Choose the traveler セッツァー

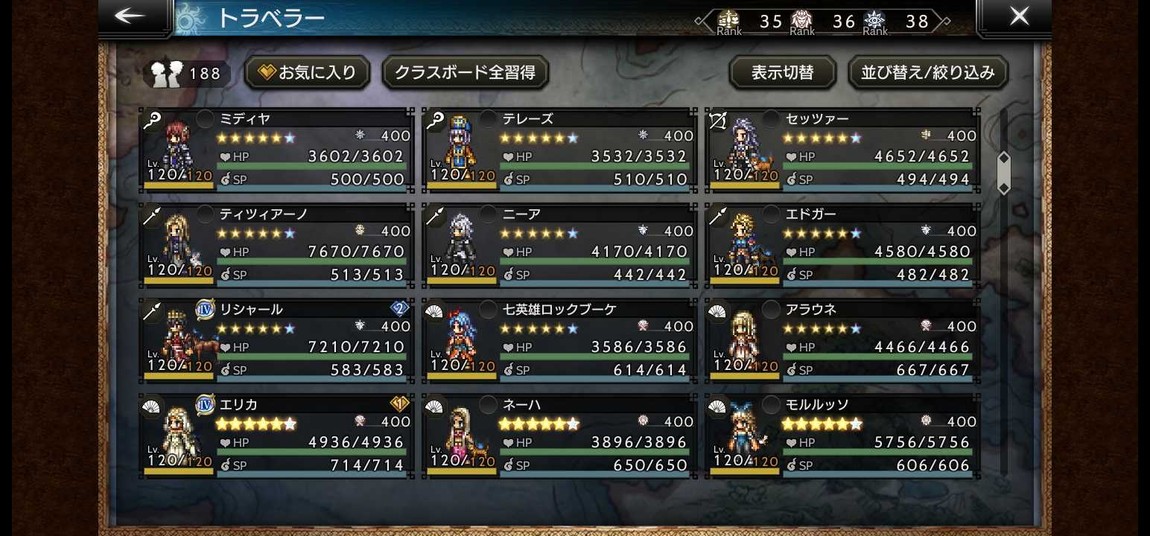[x=842, y=149]
